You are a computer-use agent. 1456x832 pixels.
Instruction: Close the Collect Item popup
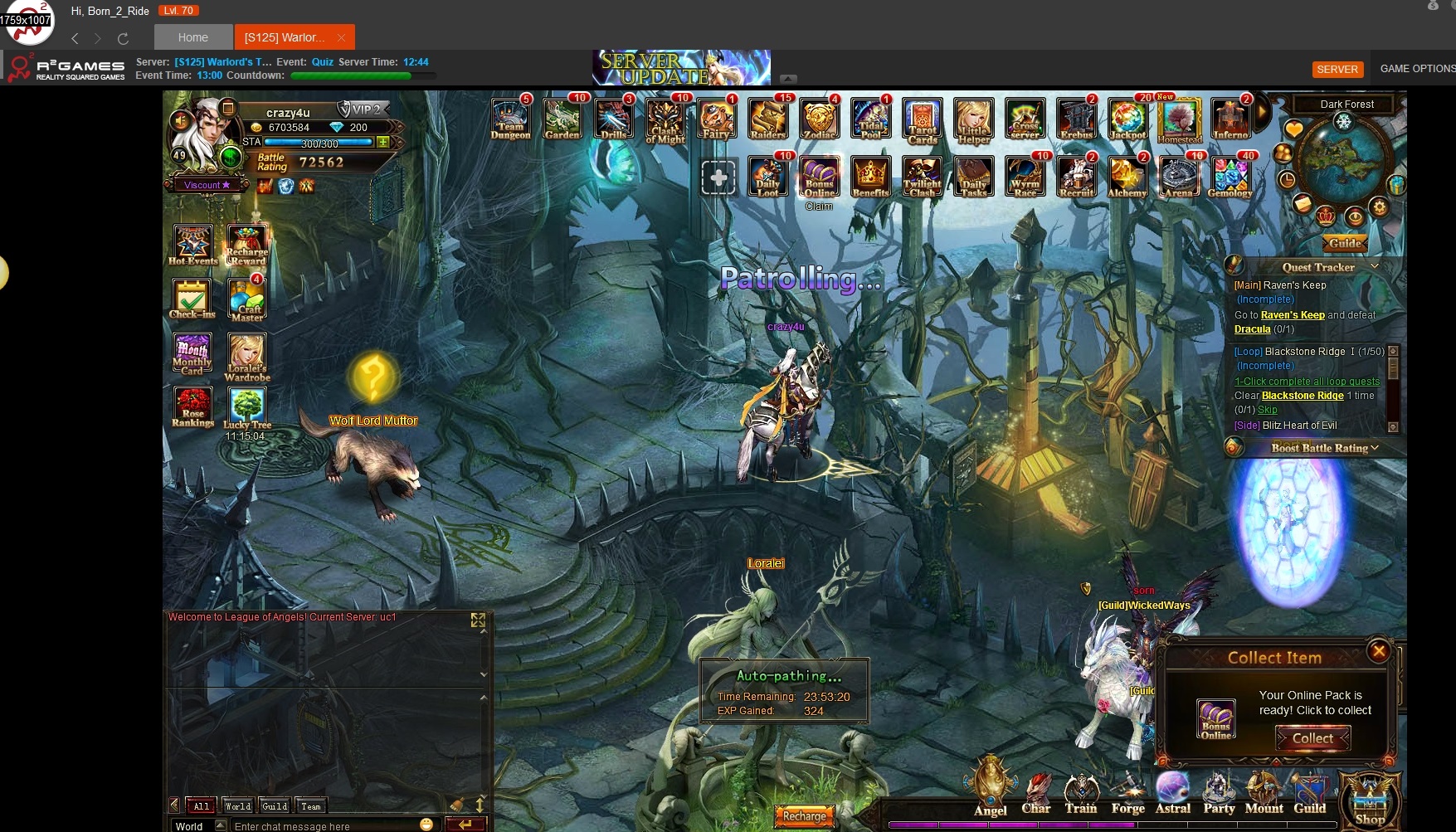pos(1379,651)
